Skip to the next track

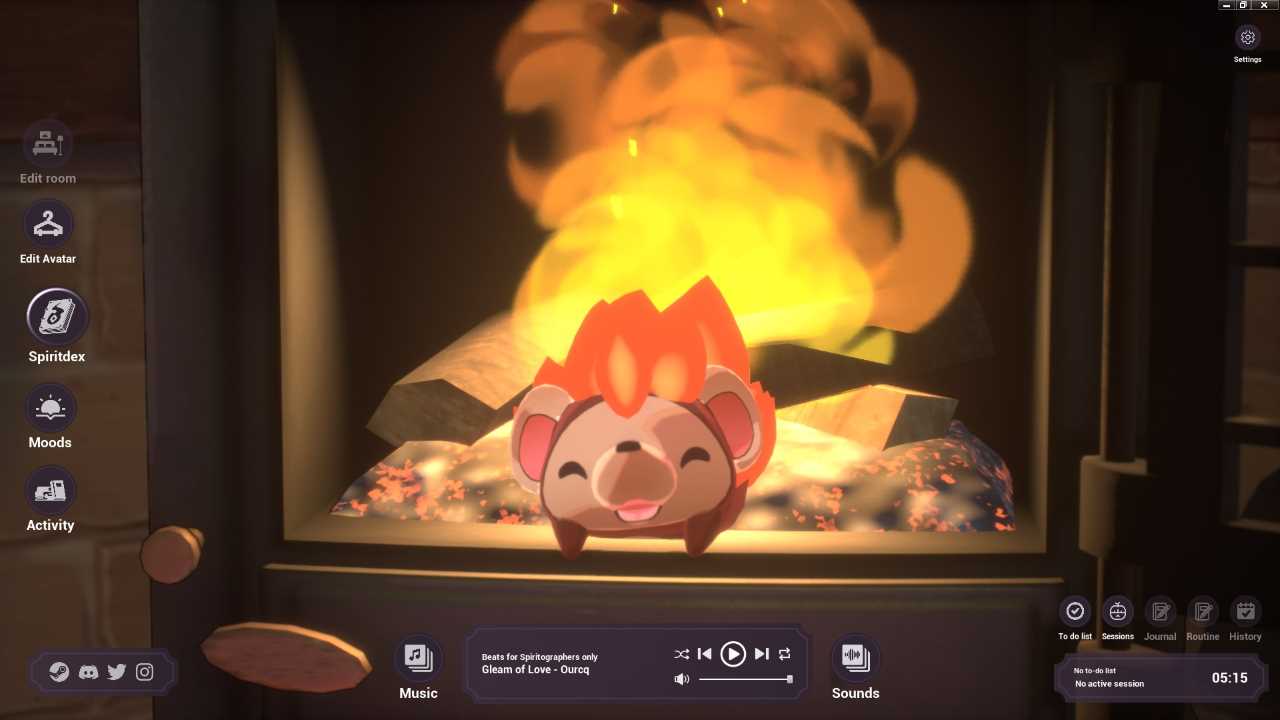point(761,654)
